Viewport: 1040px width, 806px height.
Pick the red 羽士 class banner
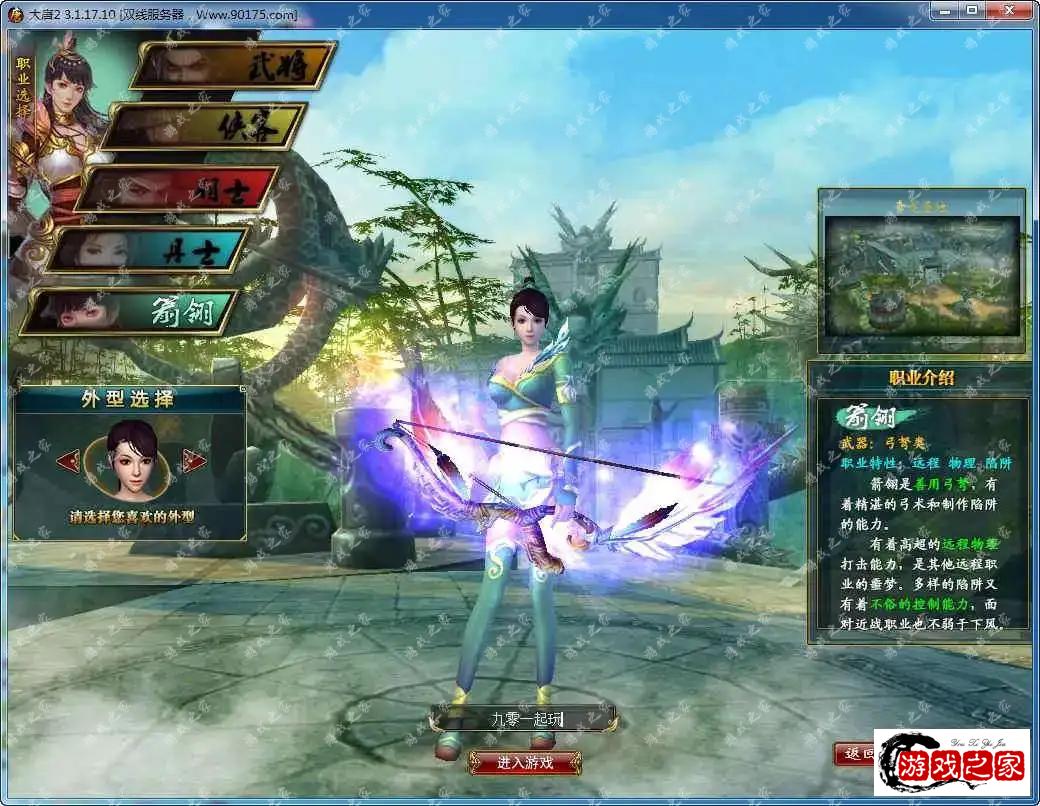[x=178, y=188]
